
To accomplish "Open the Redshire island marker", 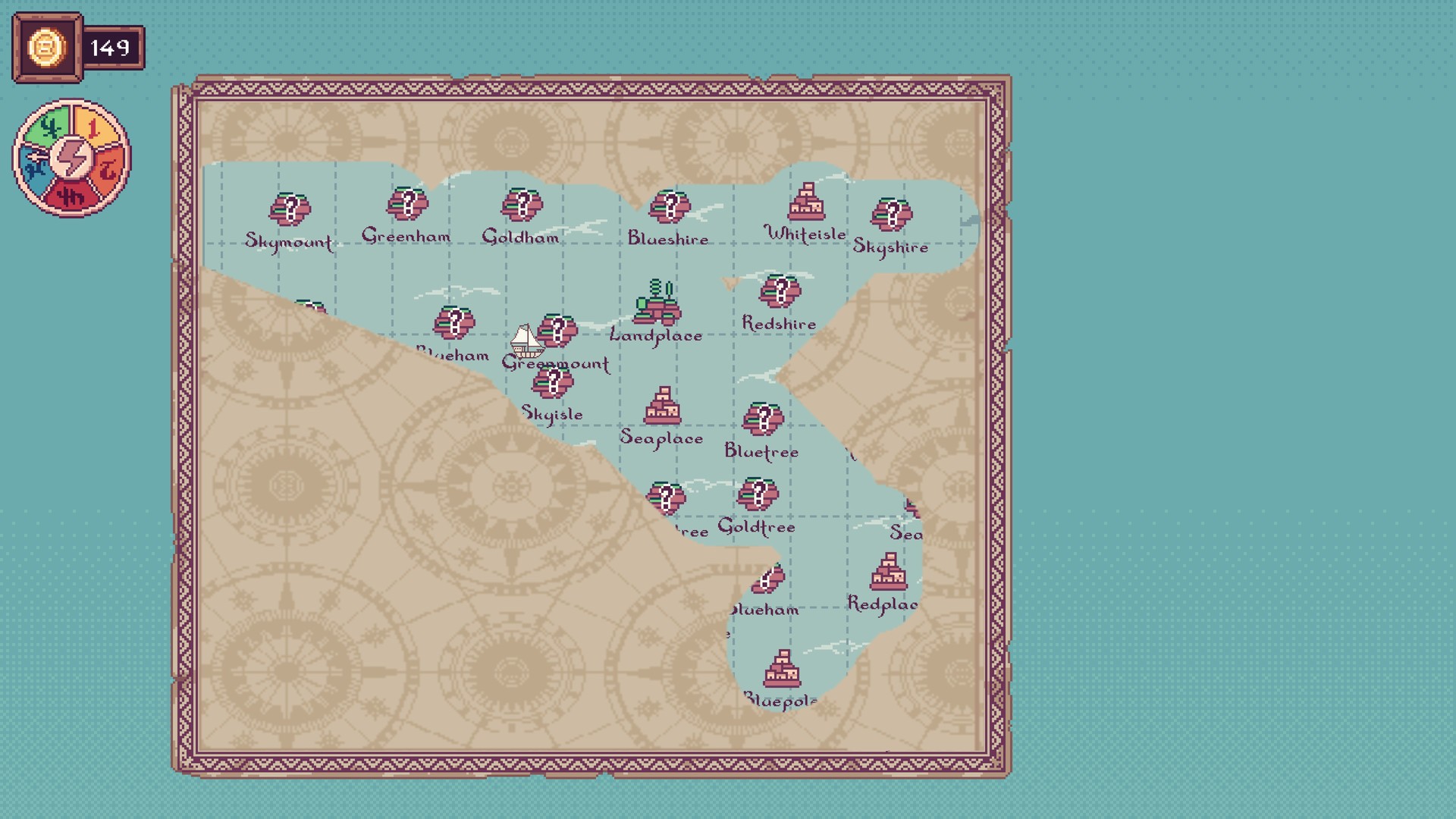I will (x=780, y=290).
